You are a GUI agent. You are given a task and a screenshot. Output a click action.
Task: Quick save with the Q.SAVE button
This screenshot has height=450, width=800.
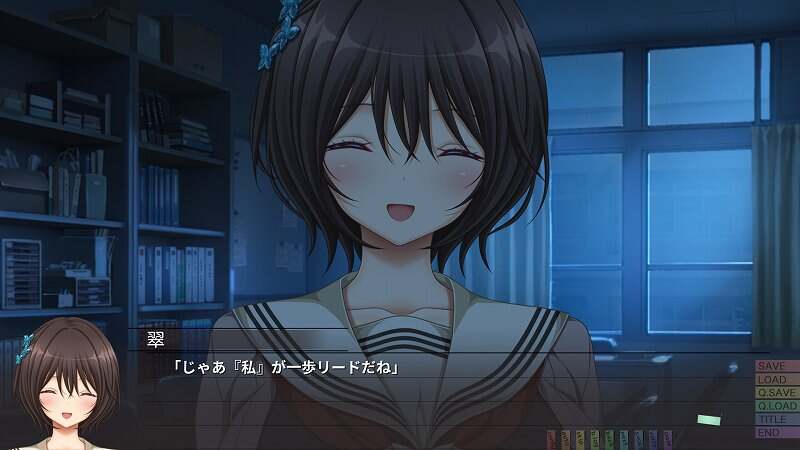click(x=776, y=393)
